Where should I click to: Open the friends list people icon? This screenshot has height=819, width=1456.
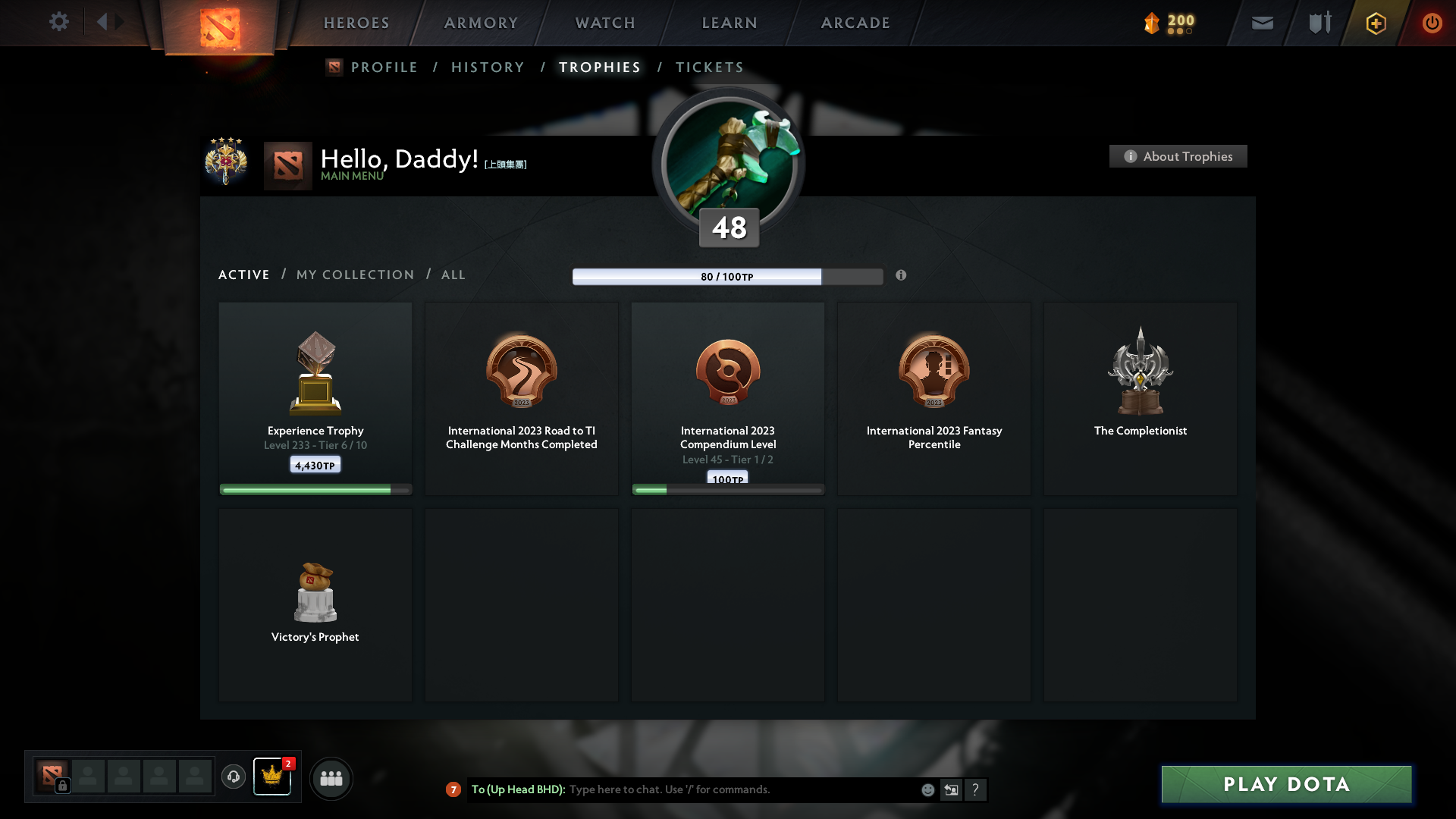coord(331,778)
